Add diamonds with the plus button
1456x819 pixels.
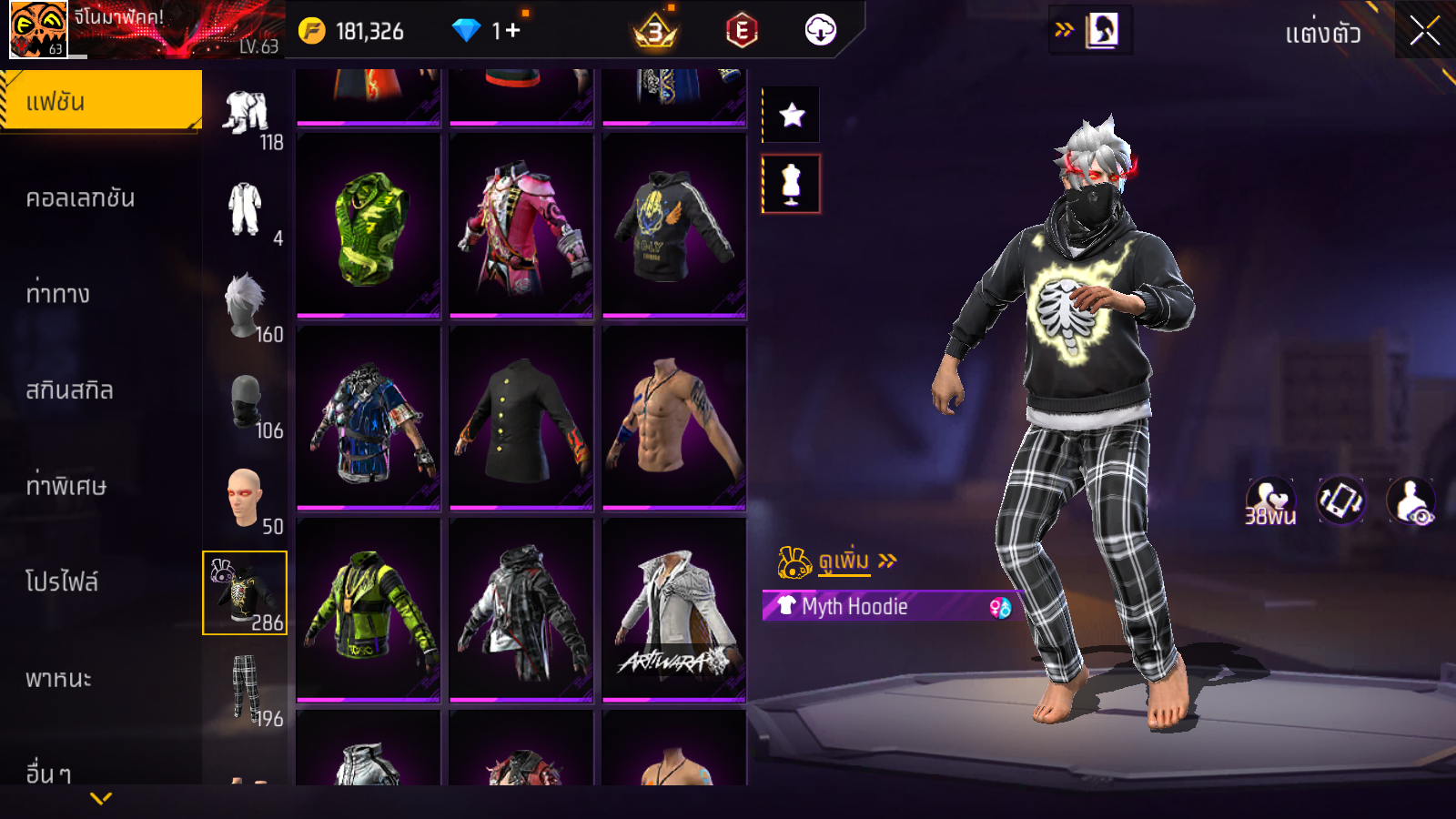(512, 31)
